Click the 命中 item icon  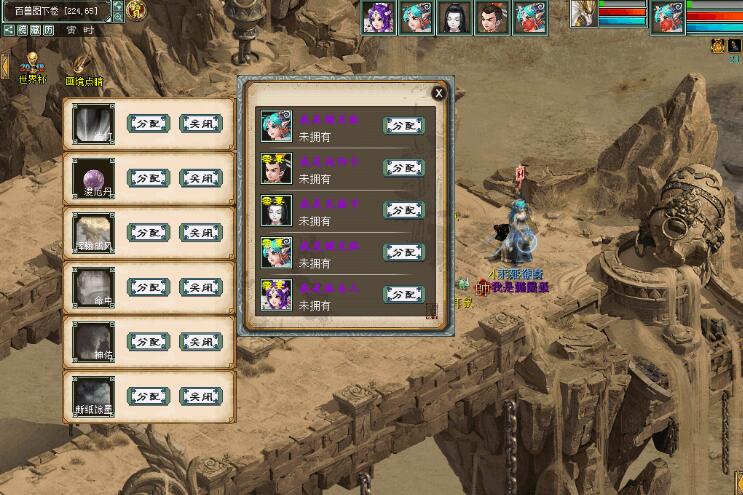[93, 287]
